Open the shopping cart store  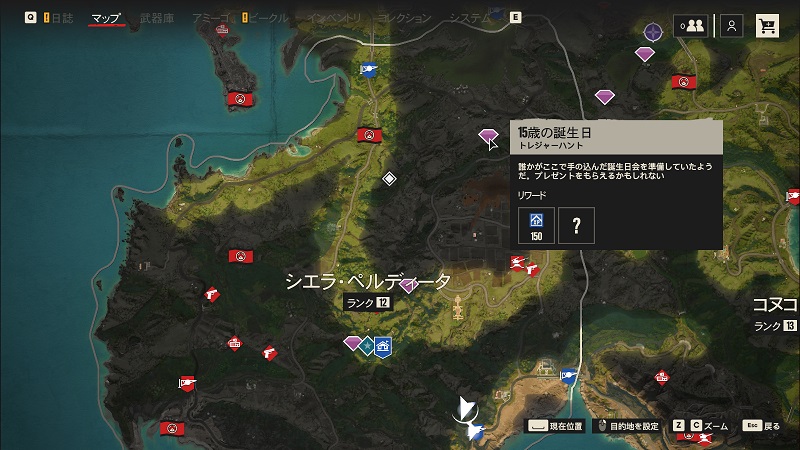pyautogui.click(x=768, y=27)
